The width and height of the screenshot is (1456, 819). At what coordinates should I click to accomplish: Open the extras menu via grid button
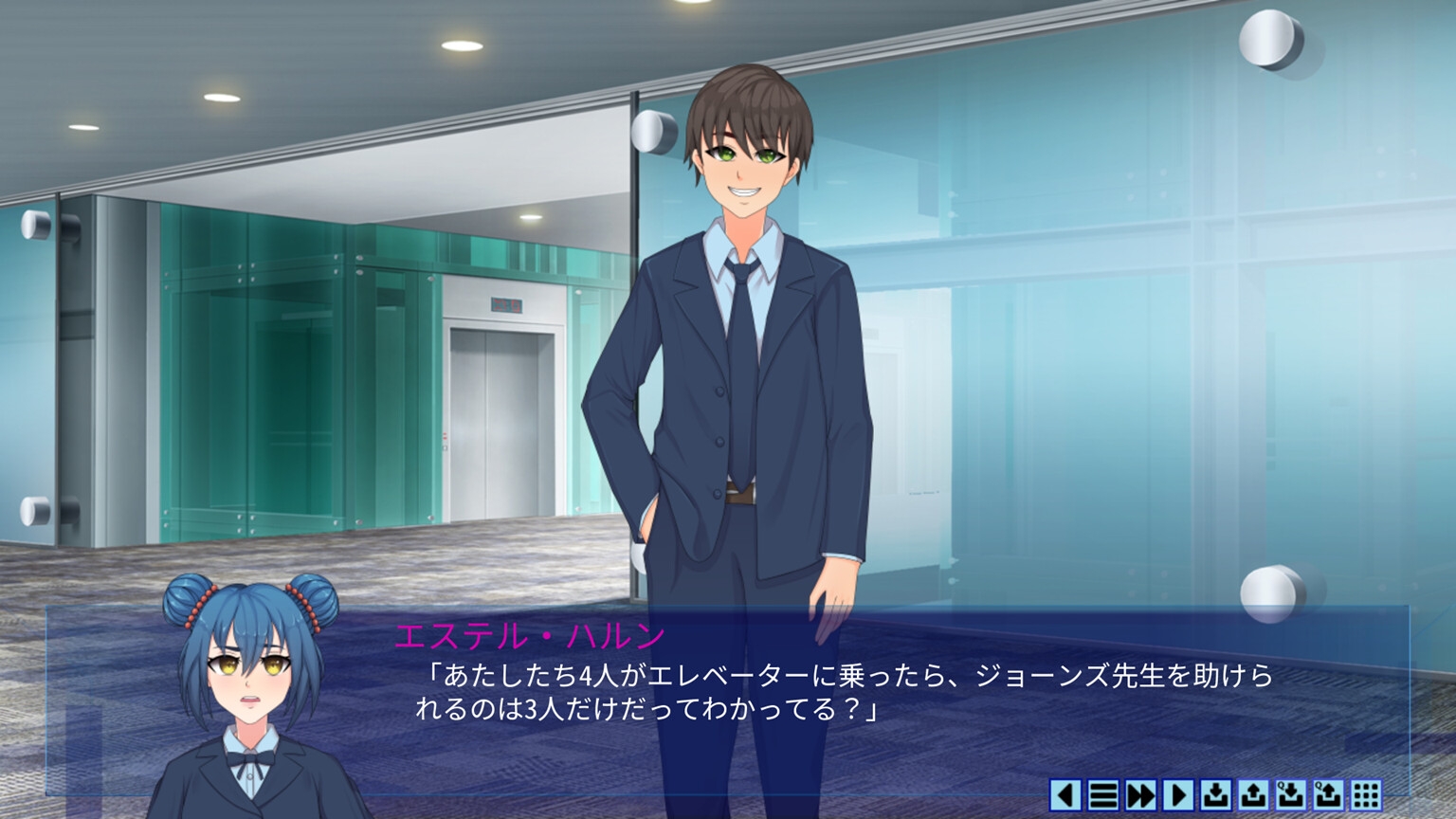point(1367,796)
